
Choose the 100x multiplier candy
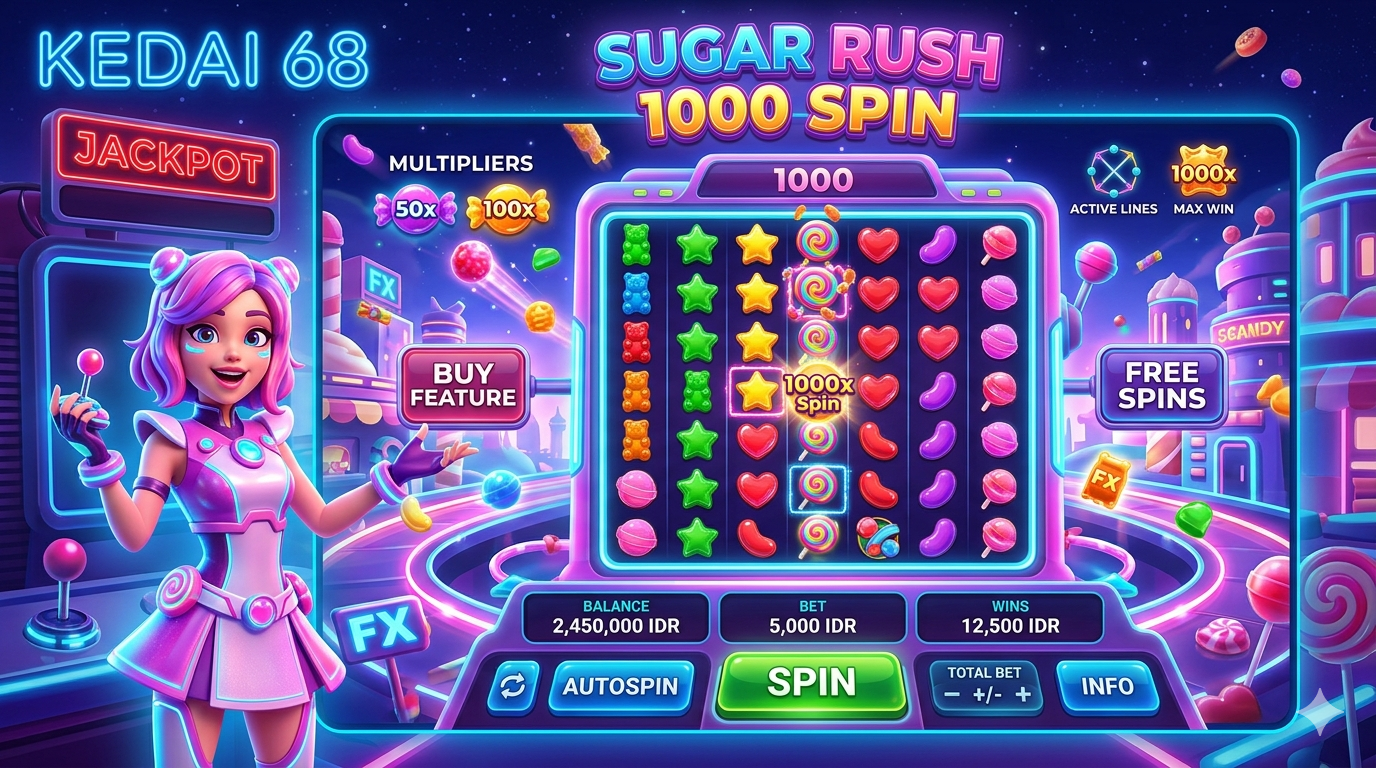508,208
